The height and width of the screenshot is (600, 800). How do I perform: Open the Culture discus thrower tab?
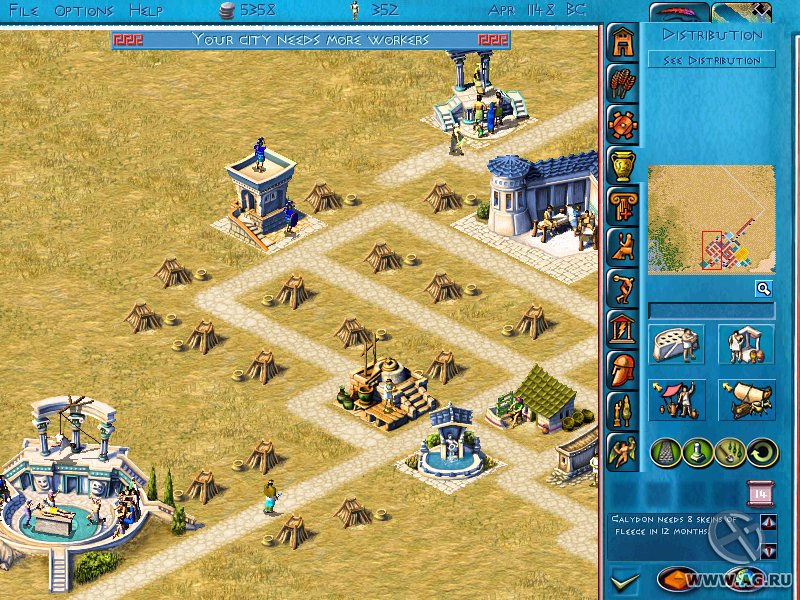point(622,286)
